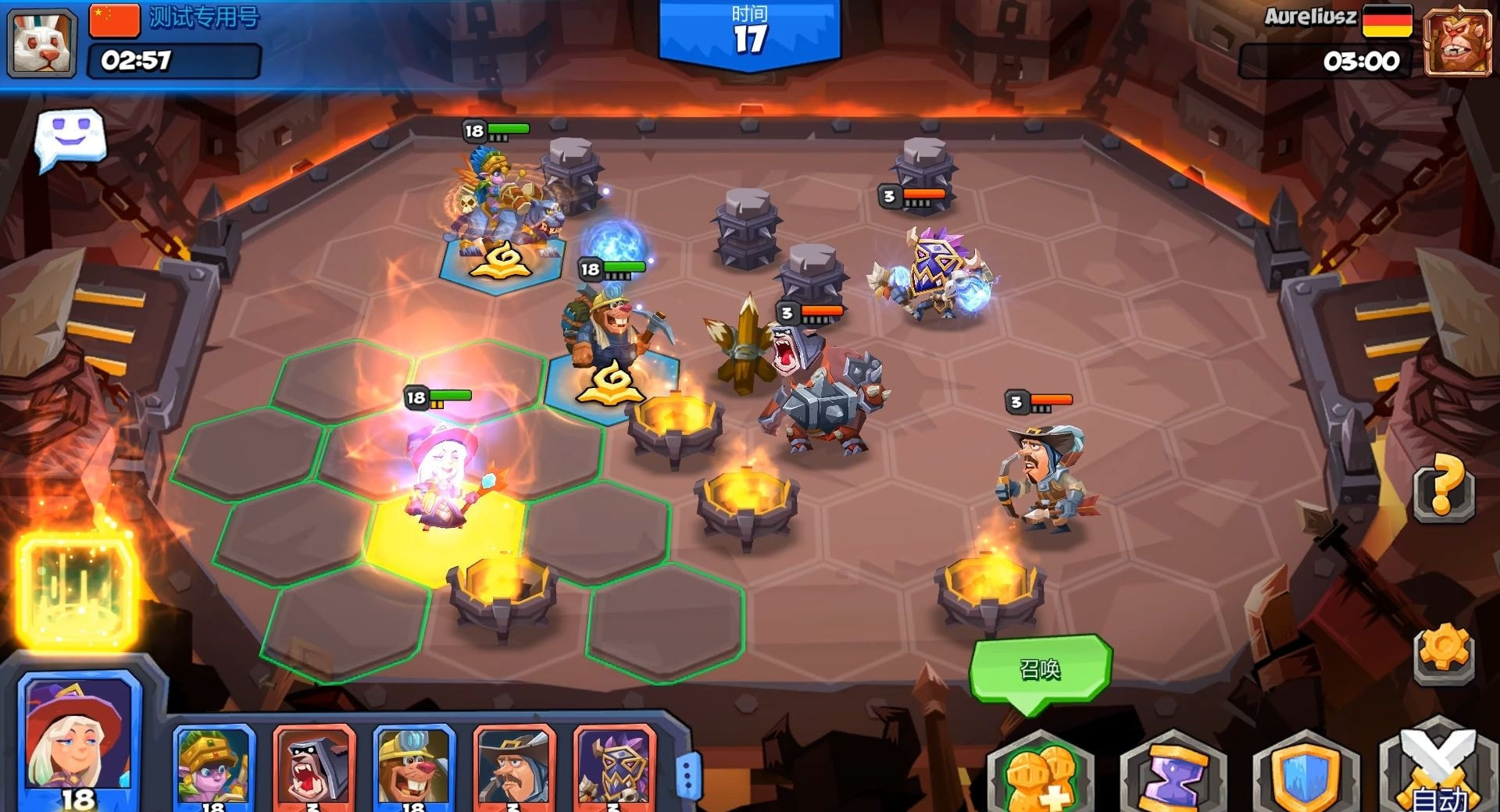The width and height of the screenshot is (1500, 812).
Task: Activate the glowing golden skill card
Action: (x=78, y=591)
